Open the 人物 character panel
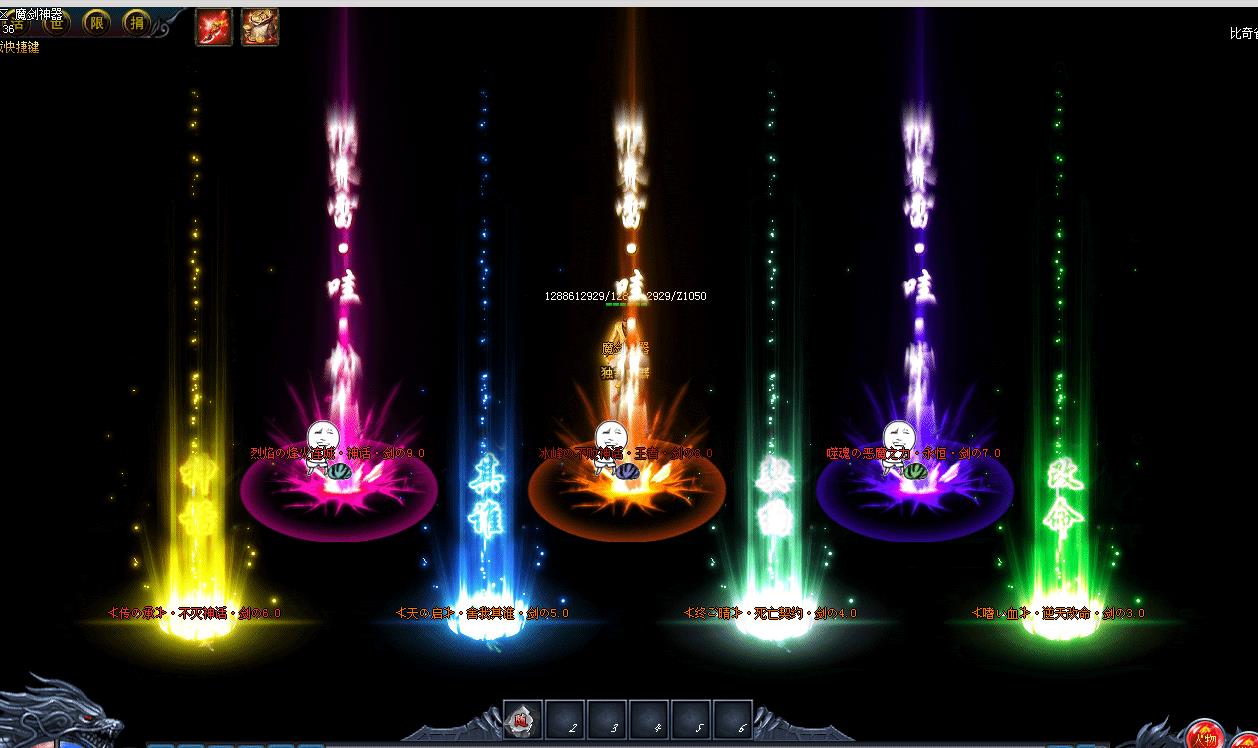 (x=1206, y=736)
